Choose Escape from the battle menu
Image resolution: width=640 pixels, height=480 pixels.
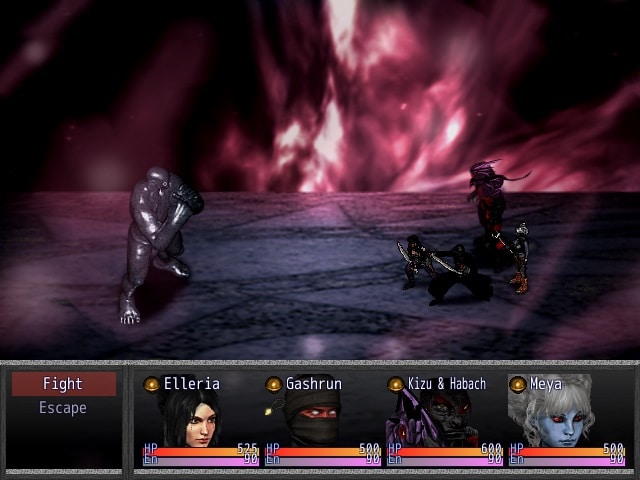63,408
